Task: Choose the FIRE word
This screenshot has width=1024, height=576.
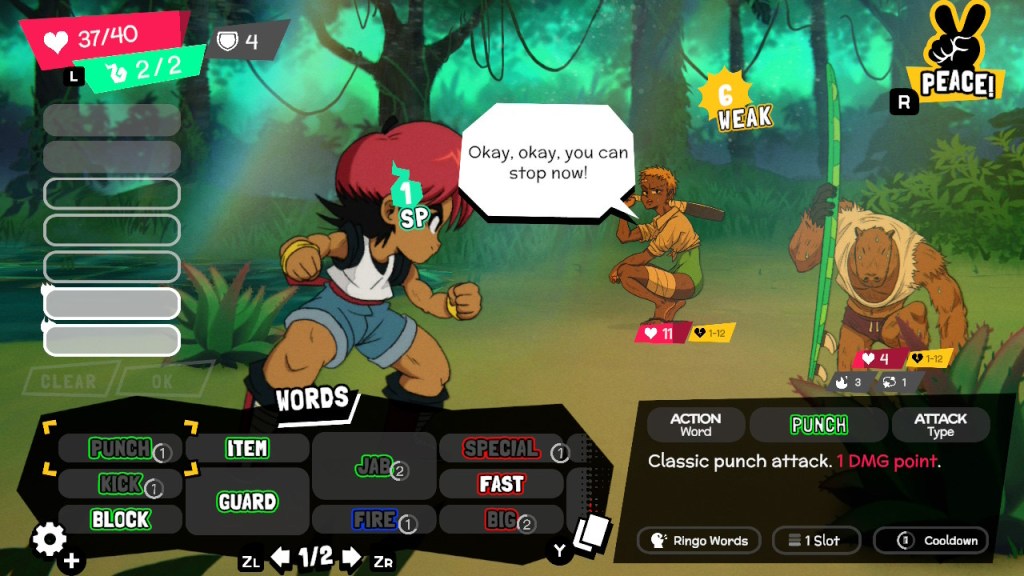Action: point(373,519)
